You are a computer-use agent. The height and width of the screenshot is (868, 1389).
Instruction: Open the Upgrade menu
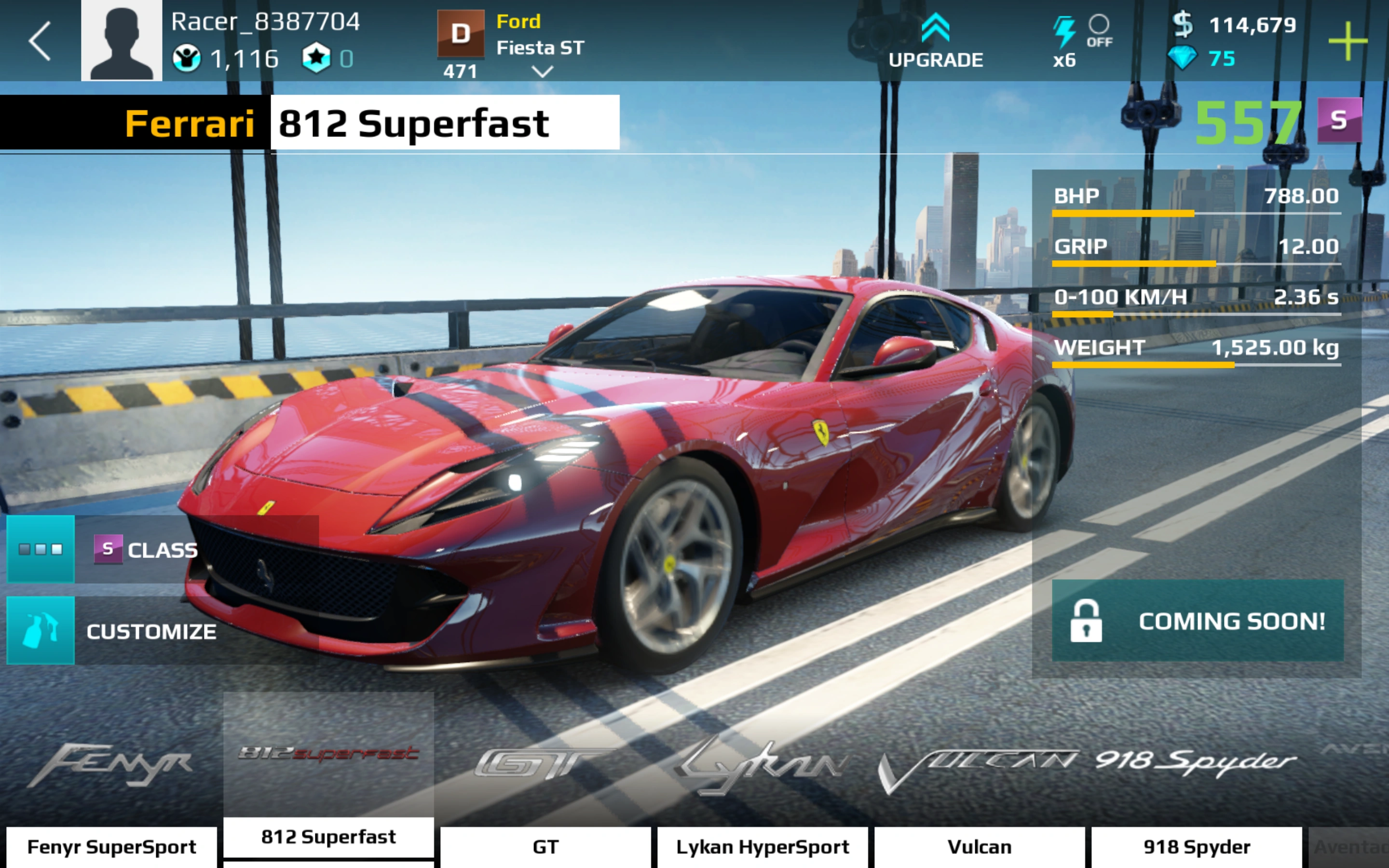(x=936, y=41)
